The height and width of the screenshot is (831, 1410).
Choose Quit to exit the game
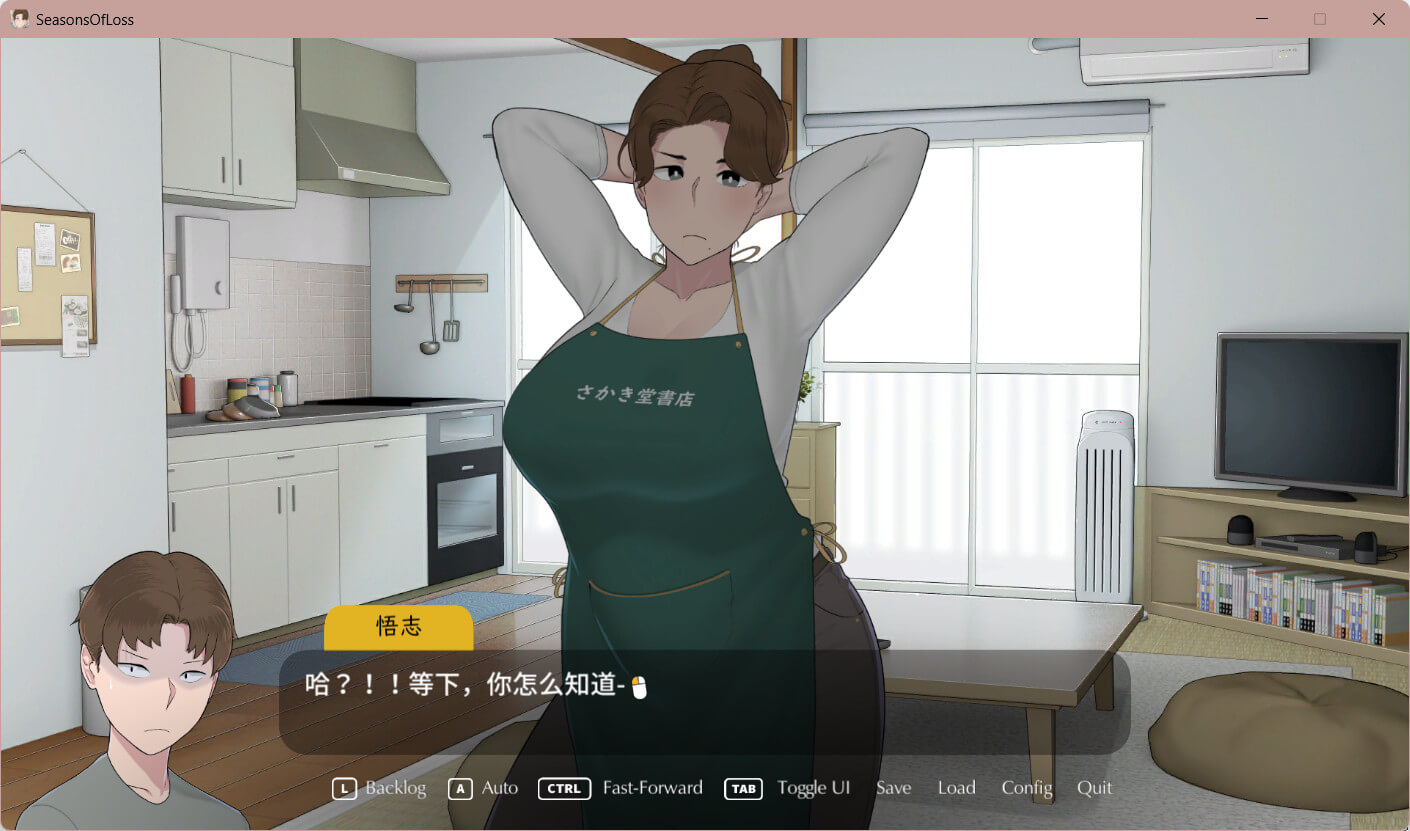1094,788
